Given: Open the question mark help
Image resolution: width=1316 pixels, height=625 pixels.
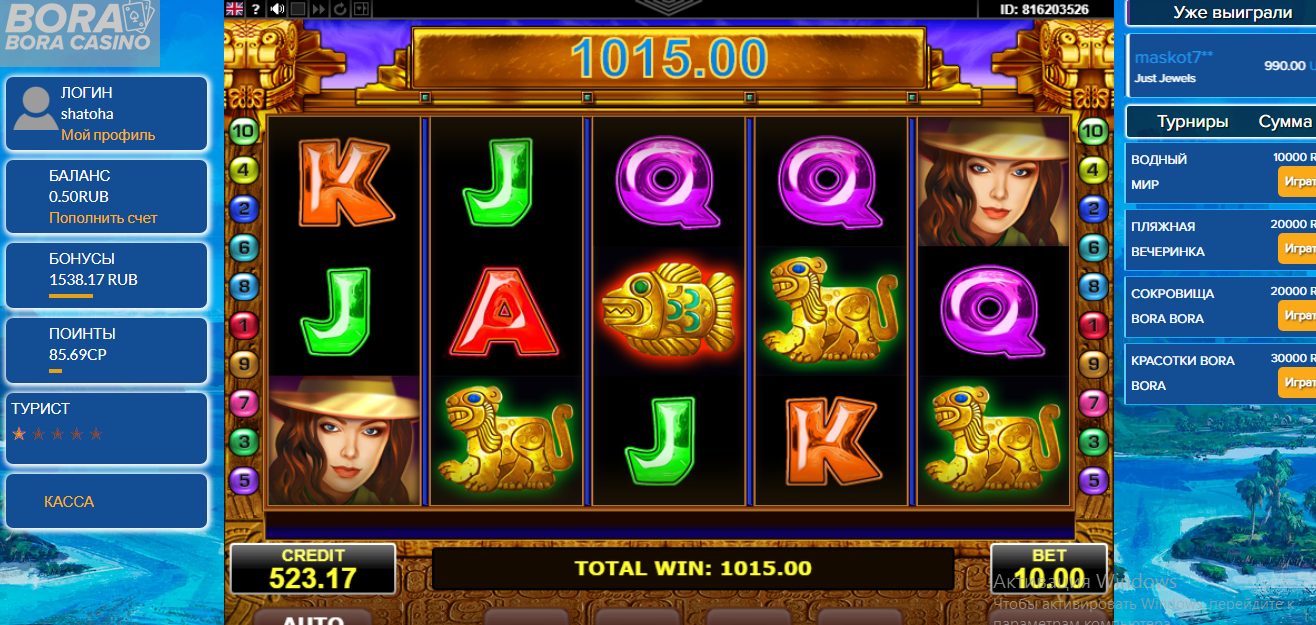Looking at the screenshot, I should [x=255, y=9].
